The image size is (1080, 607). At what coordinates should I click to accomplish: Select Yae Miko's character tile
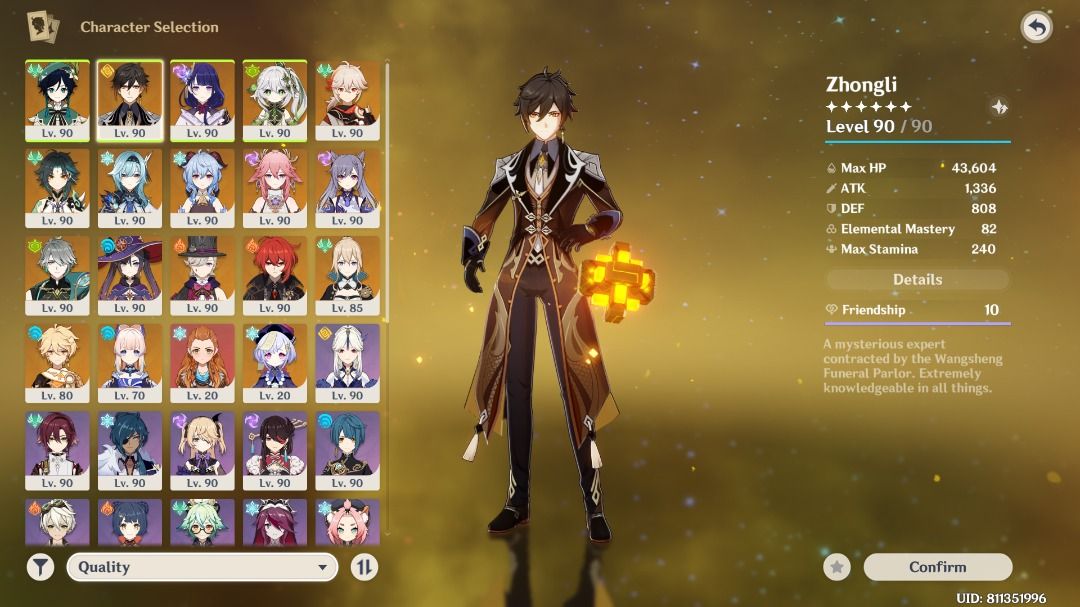tap(275, 187)
